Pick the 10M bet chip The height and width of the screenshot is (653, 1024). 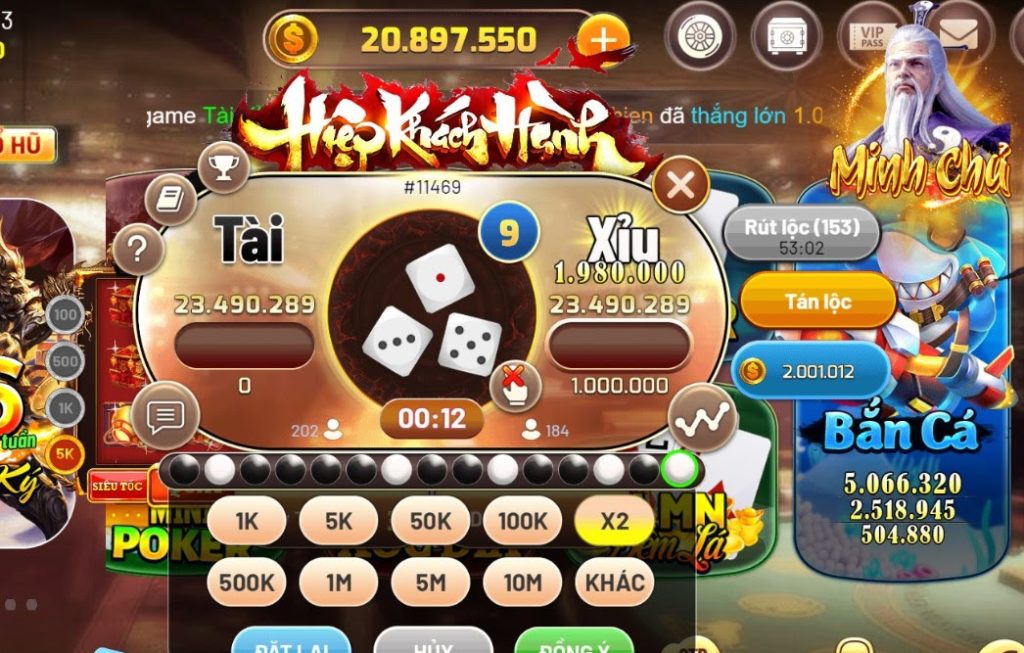tap(522, 582)
